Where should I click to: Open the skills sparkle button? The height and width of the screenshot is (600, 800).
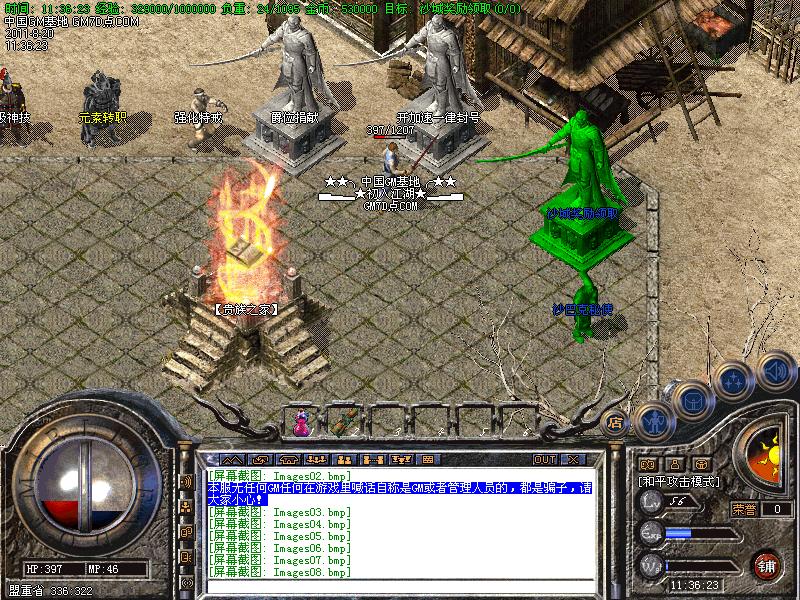735,380
